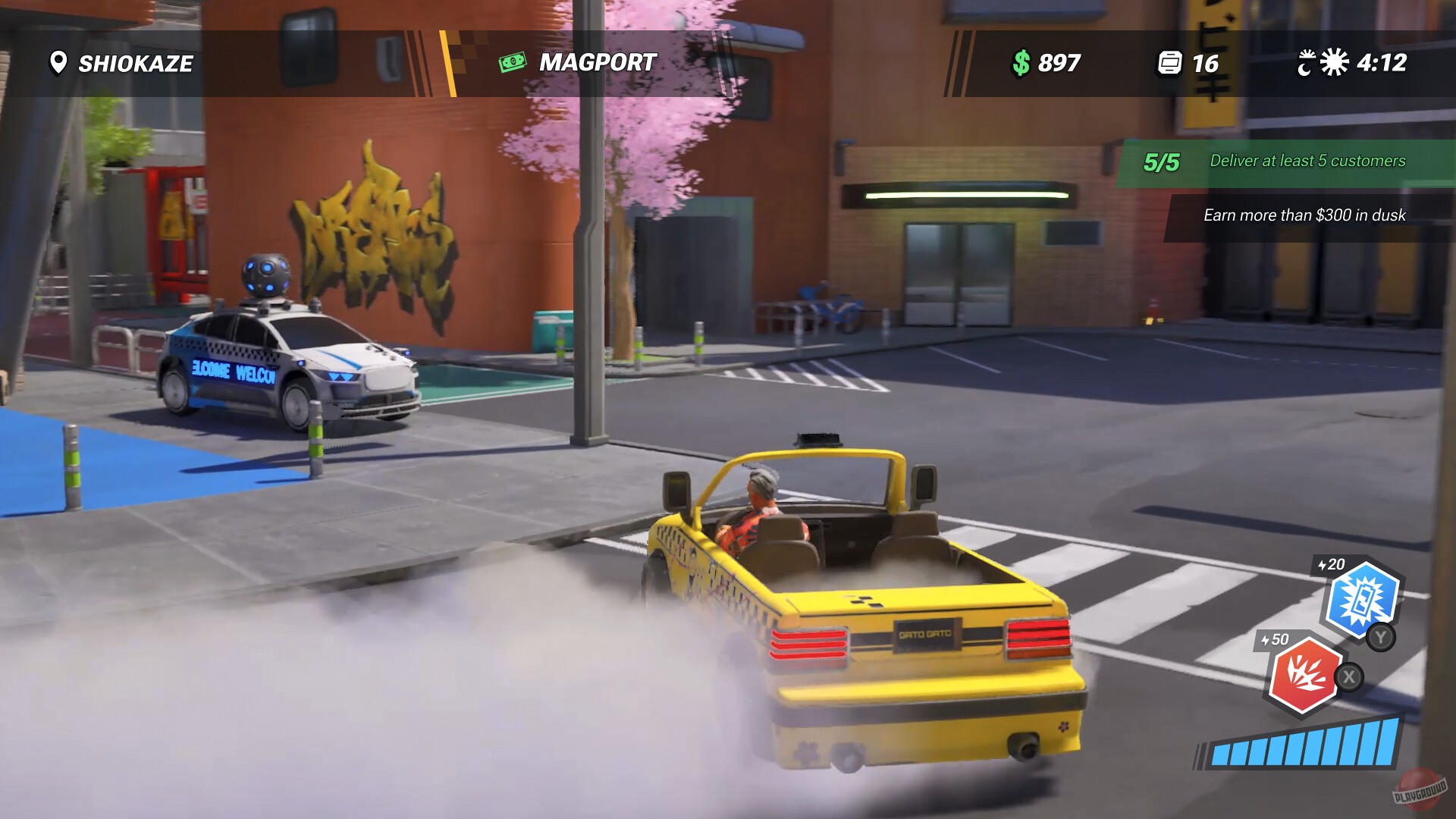Click the location pin icon beside SHIOKAZE
Screen dimensions: 1456x819
click(x=58, y=64)
